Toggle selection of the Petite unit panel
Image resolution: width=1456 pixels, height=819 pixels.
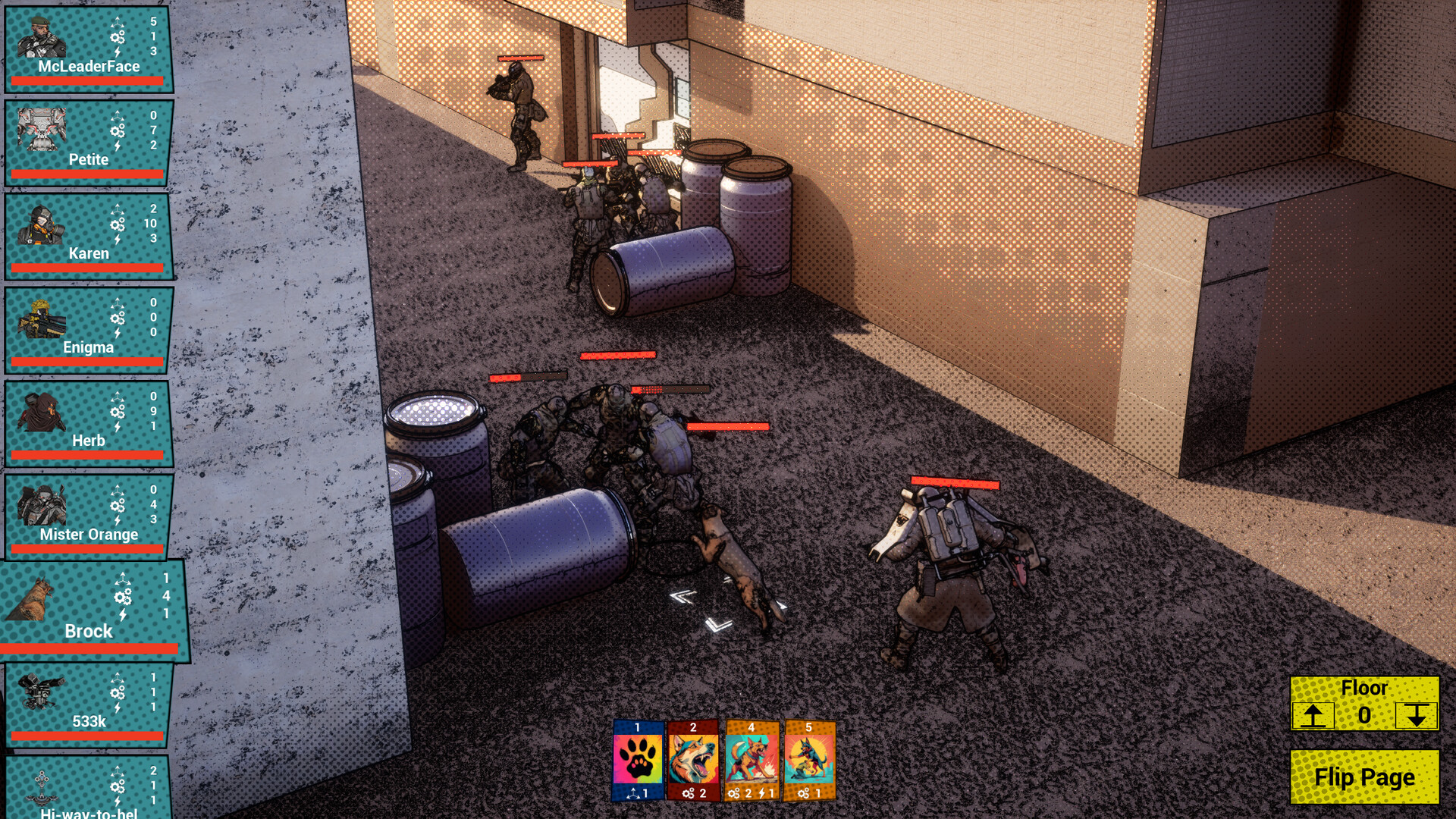tap(87, 140)
